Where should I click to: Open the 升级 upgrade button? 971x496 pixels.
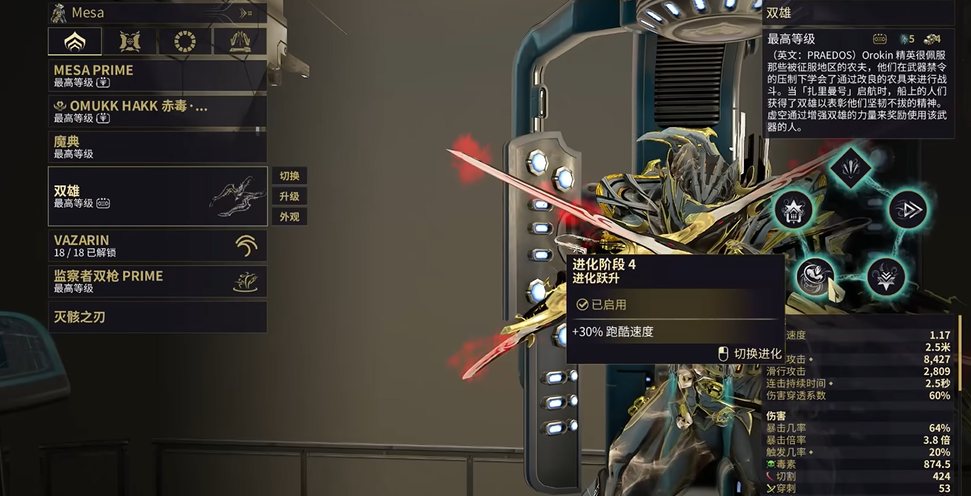pyautogui.click(x=289, y=196)
